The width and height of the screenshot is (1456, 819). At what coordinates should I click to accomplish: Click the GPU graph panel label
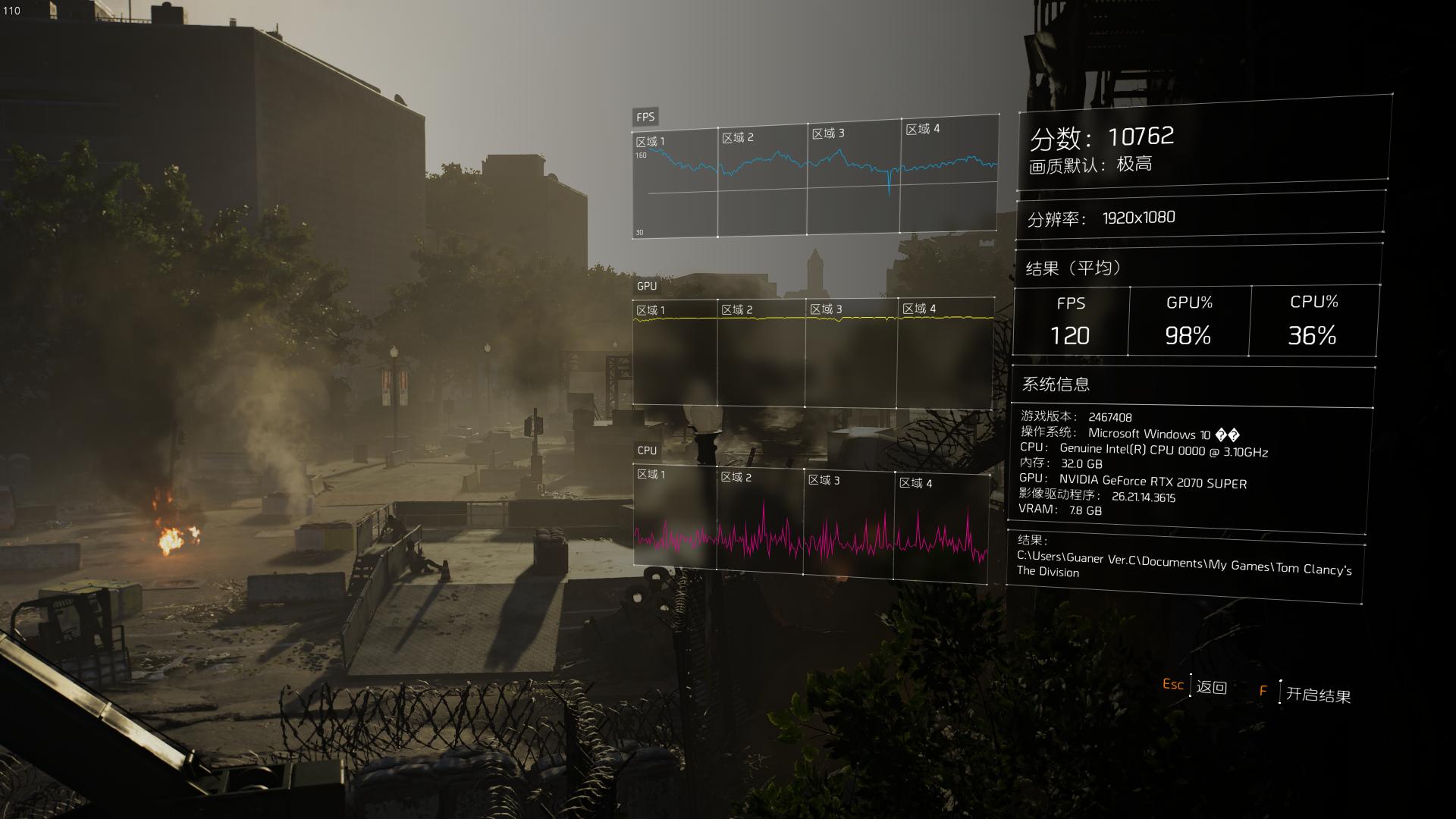(646, 287)
